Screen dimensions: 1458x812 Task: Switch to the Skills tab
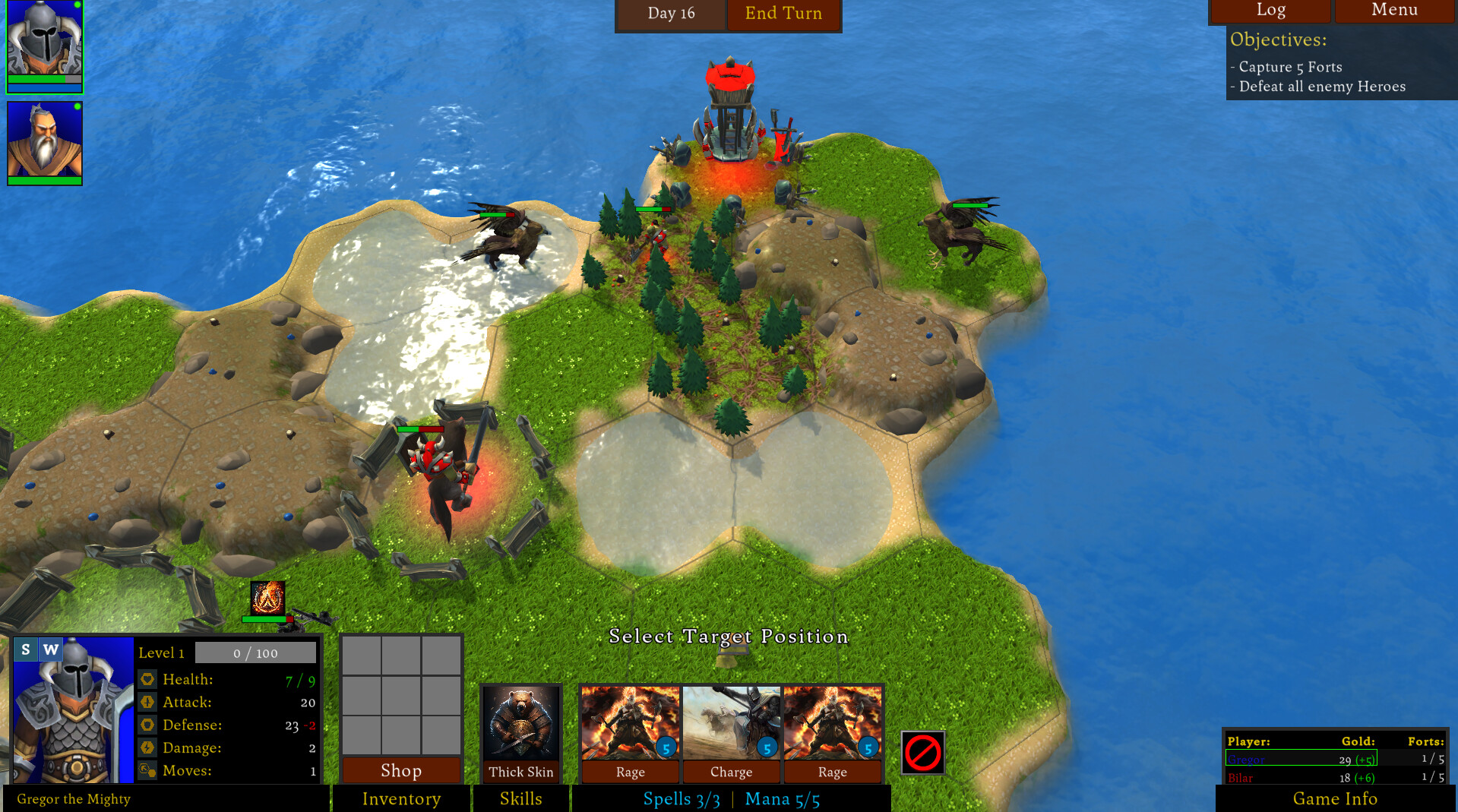(521, 798)
